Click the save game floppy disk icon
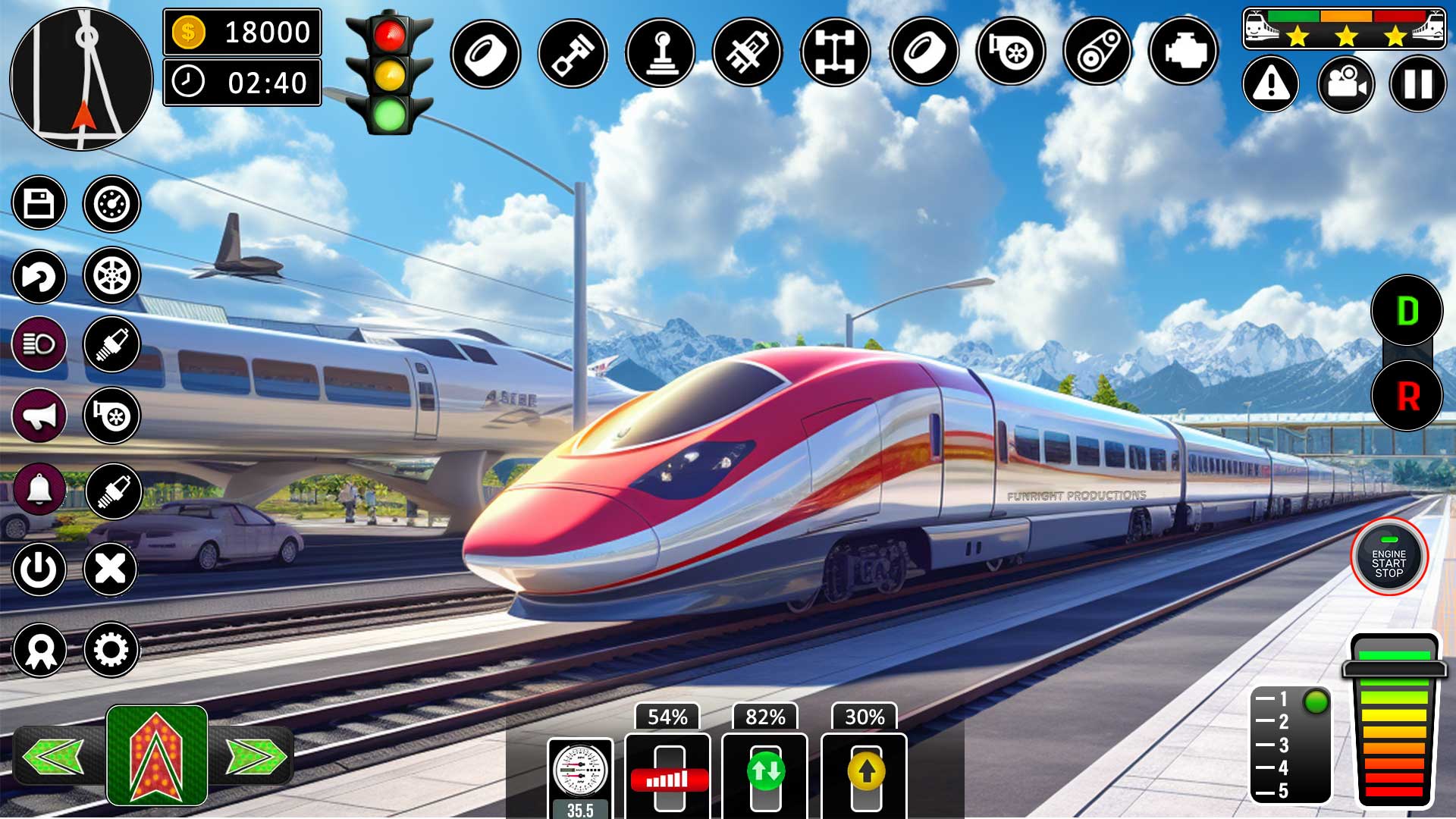The height and width of the screenshot is (819, 1456). [39, 203]
